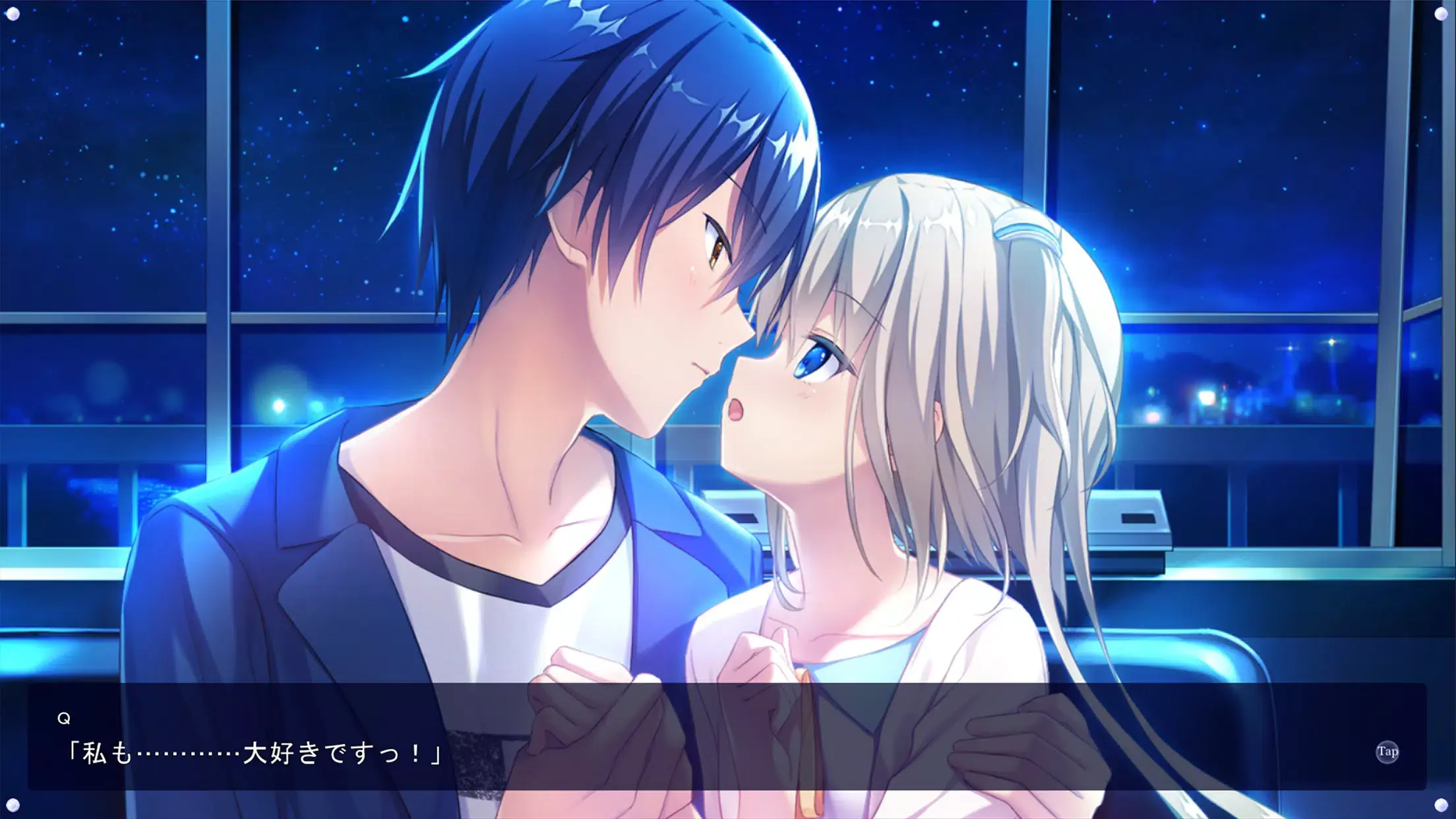Select the bottom-right corner pin icon
Screen dimensions: 1456x819
[x=1441, y=804]
